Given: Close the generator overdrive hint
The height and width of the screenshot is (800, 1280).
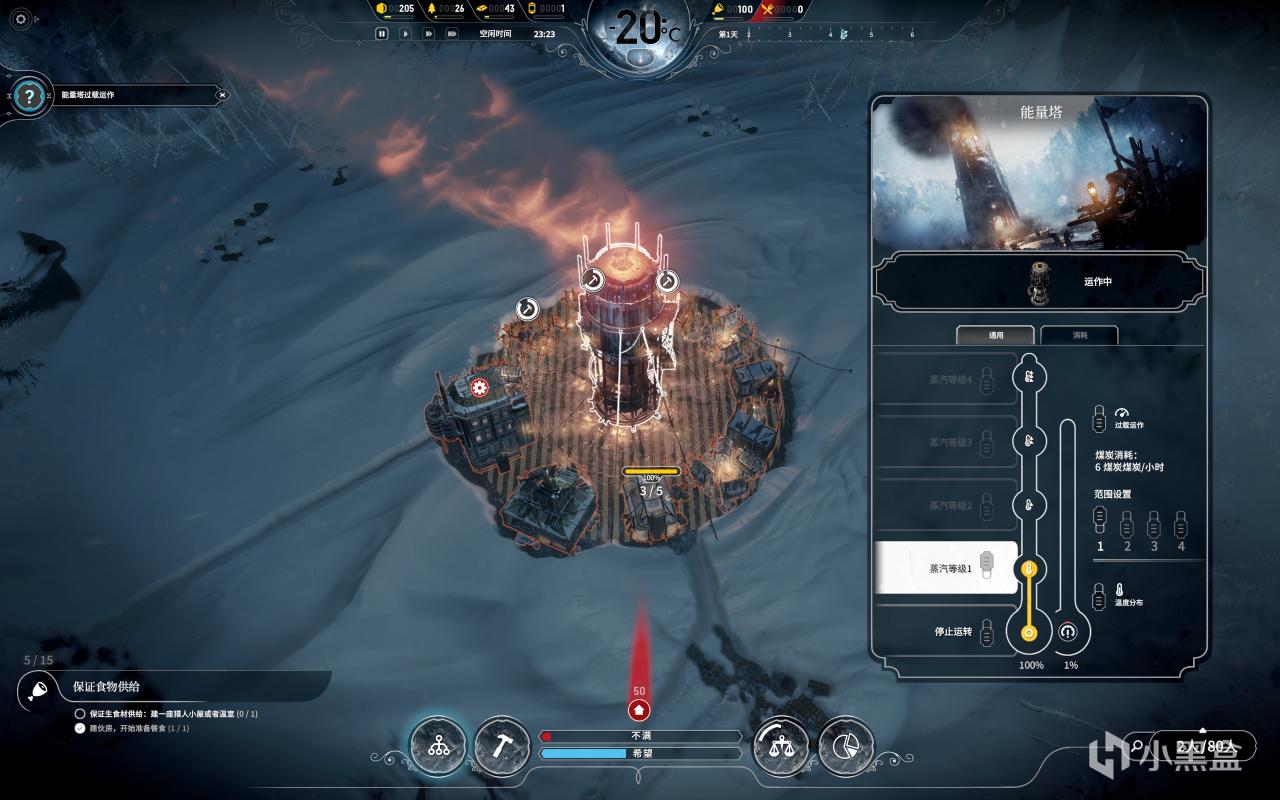Looking at the screenshot, I should tap(223, 96).
